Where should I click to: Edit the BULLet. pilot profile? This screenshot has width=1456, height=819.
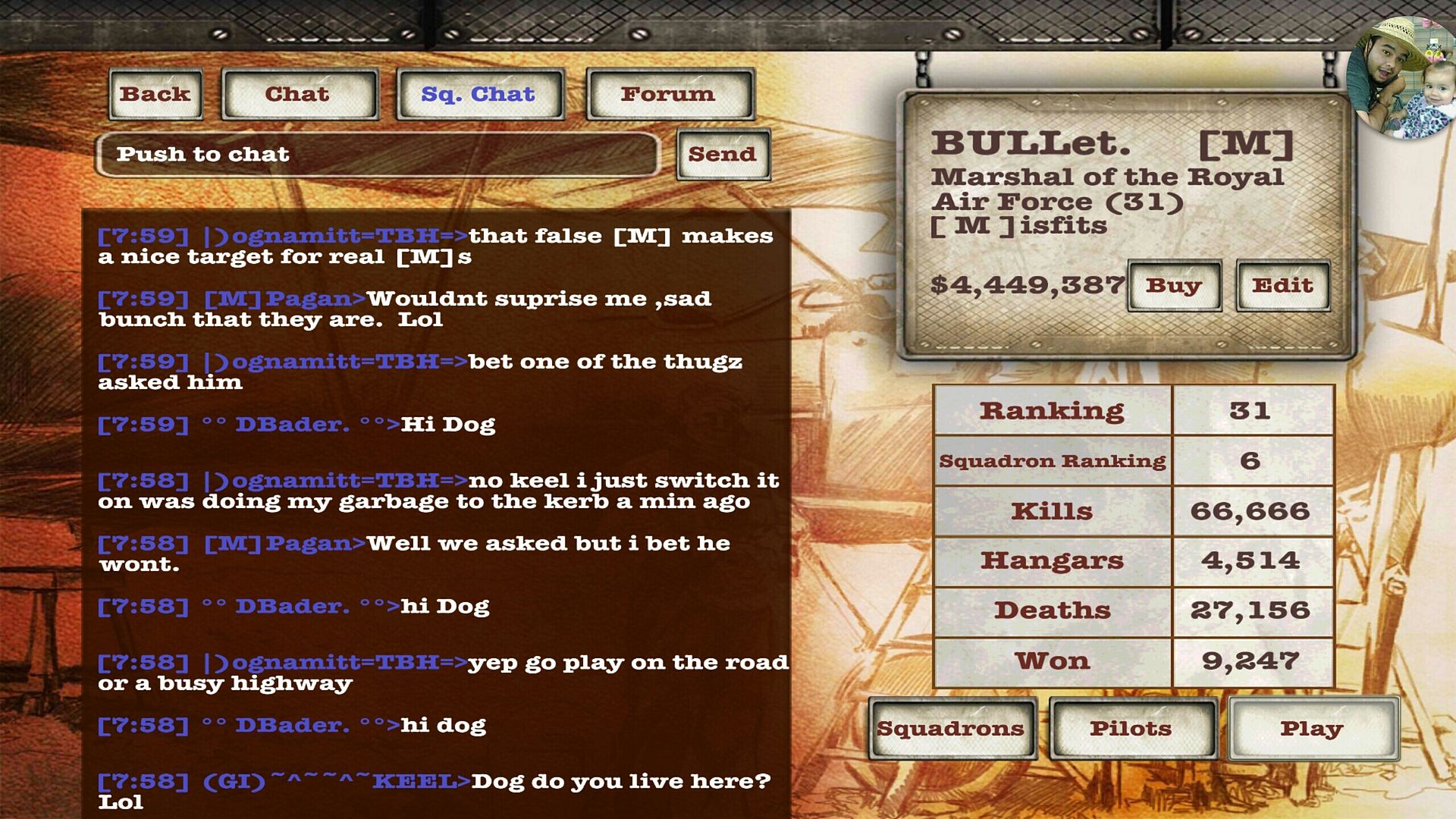point(1282,286)
